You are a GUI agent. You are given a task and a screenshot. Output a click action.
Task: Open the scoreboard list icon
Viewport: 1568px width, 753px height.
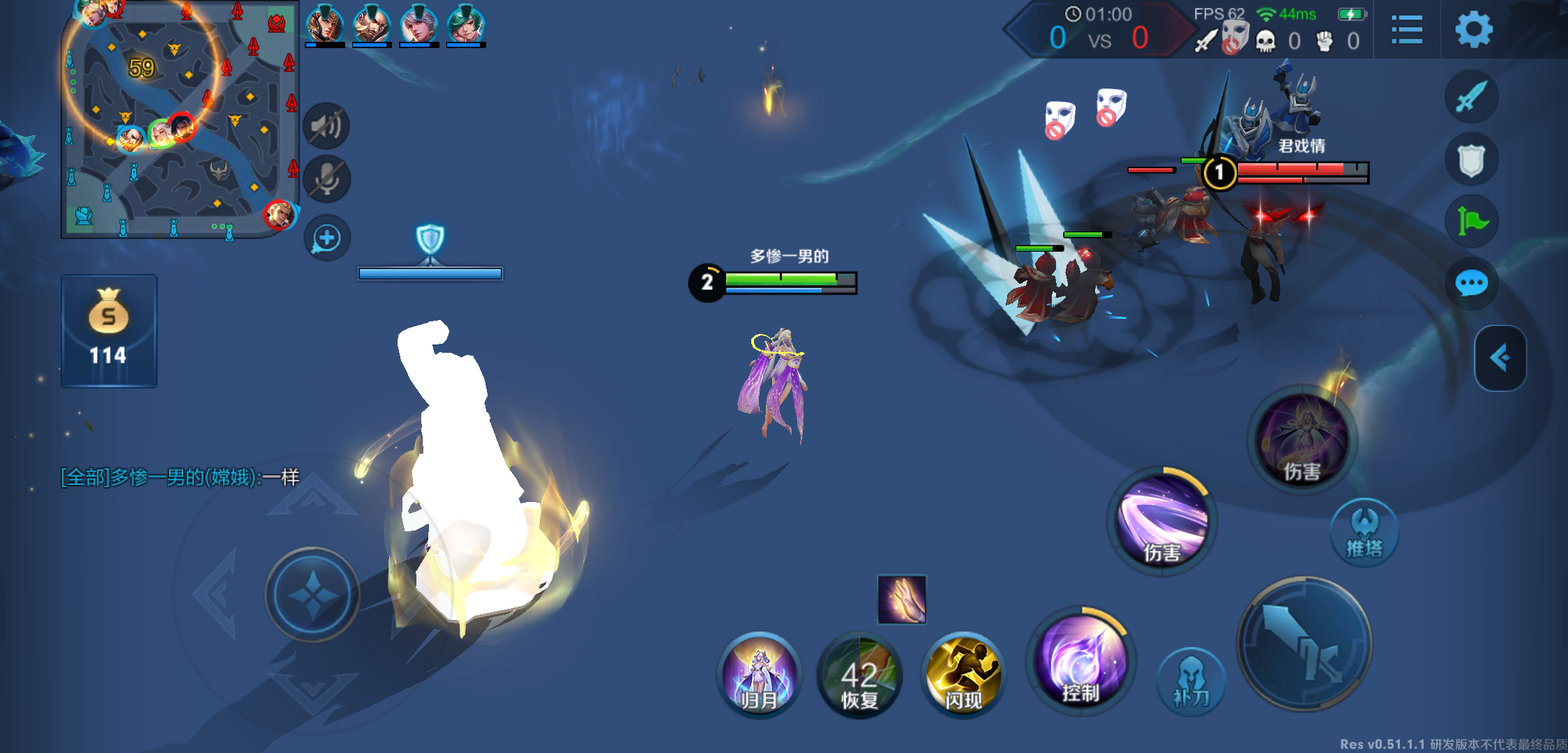(x=1406, y=30)
